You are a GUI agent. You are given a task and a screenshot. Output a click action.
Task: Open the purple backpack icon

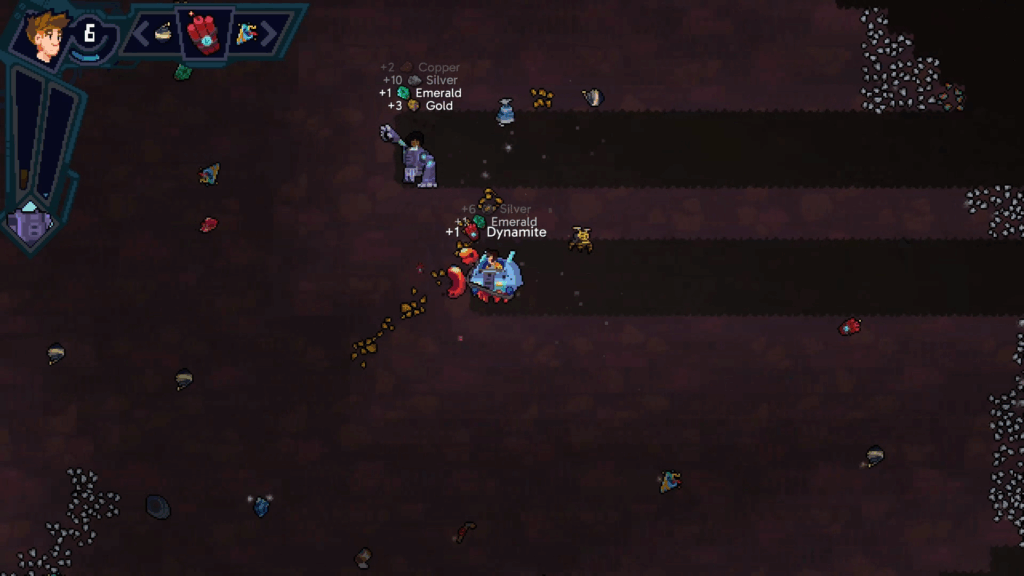tap(30, 223)
